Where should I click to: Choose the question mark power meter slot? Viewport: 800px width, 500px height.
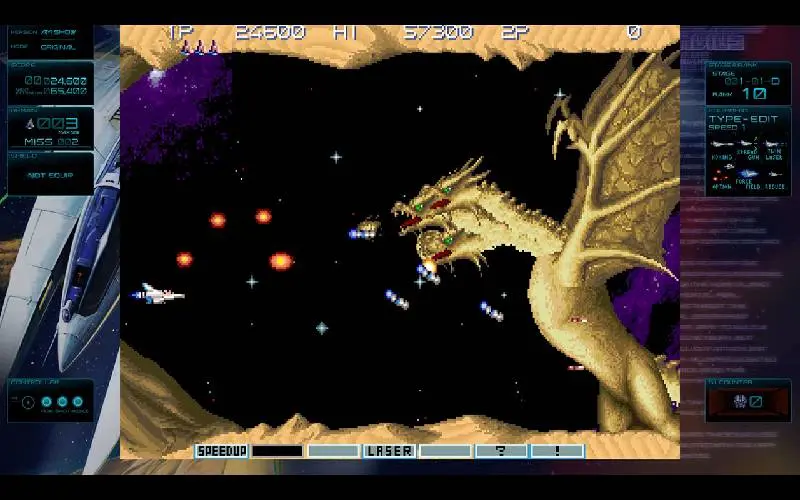(501, 451)
